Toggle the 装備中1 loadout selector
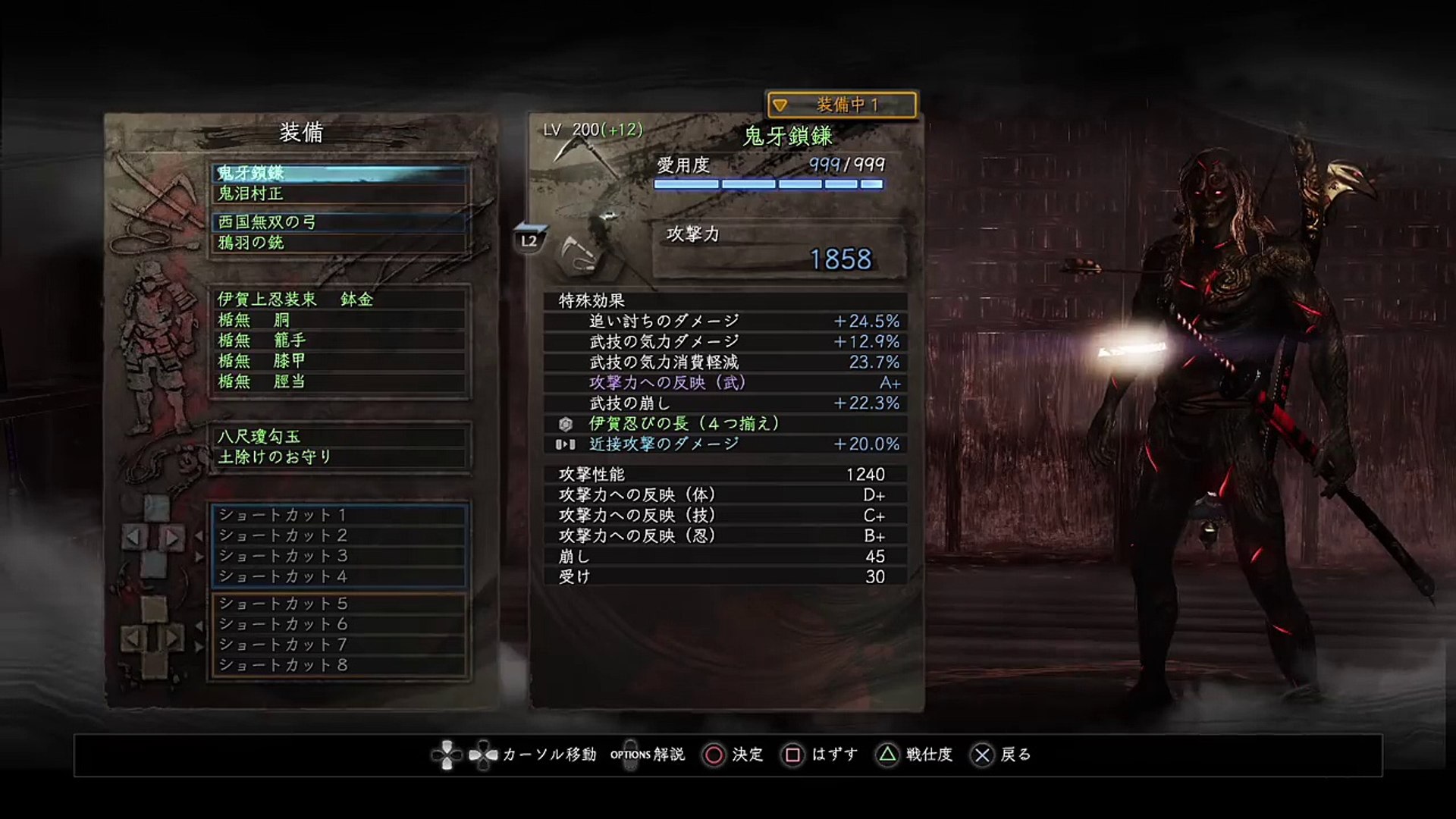The image size is (1456, 819). (x=842, y=105)
